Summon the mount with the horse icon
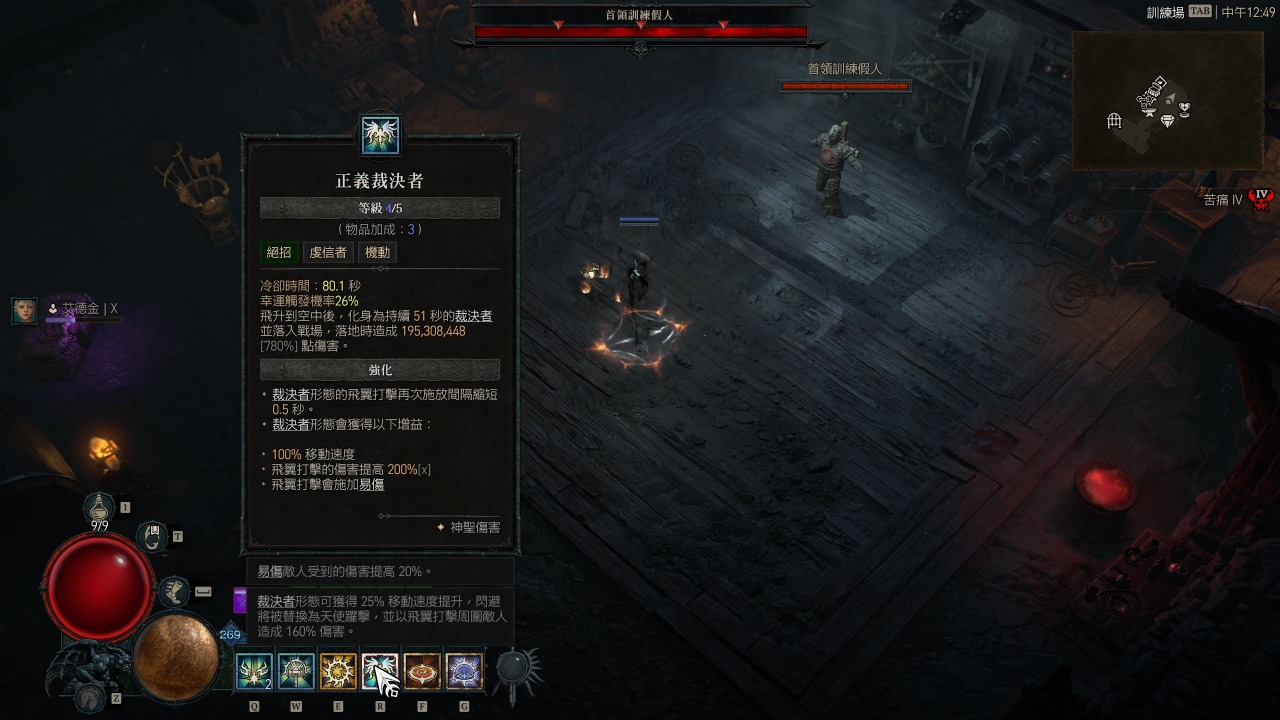The image size is (1280, 720). pos(92,697)
